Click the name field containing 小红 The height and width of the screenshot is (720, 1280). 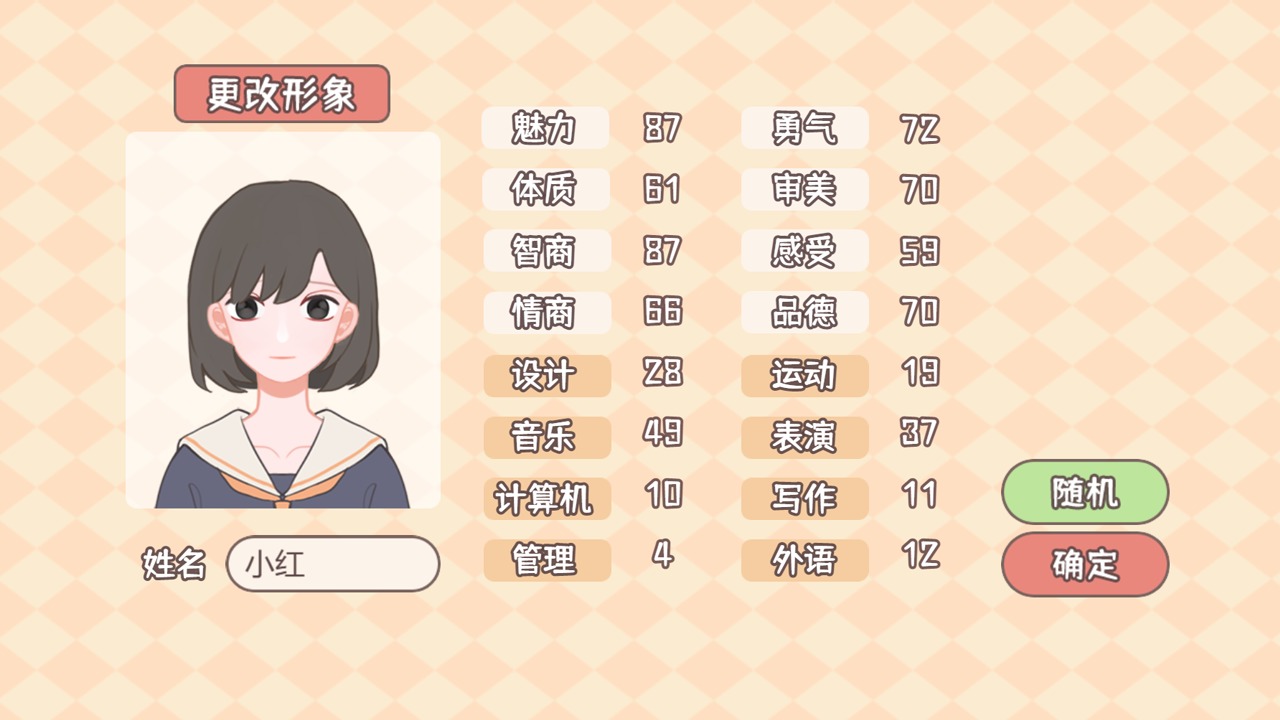[333, 564]
